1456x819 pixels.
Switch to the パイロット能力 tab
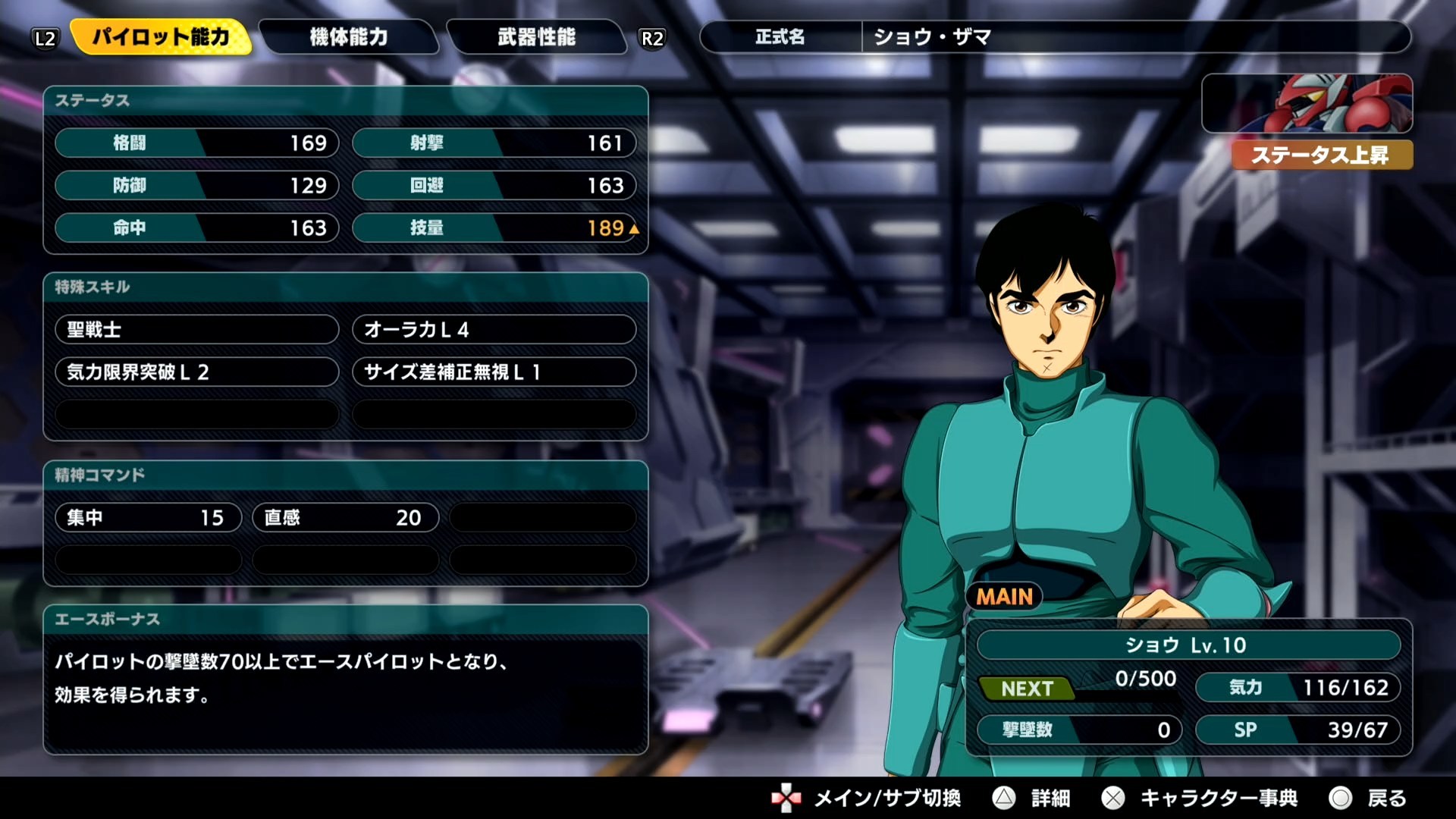point(160,37)
